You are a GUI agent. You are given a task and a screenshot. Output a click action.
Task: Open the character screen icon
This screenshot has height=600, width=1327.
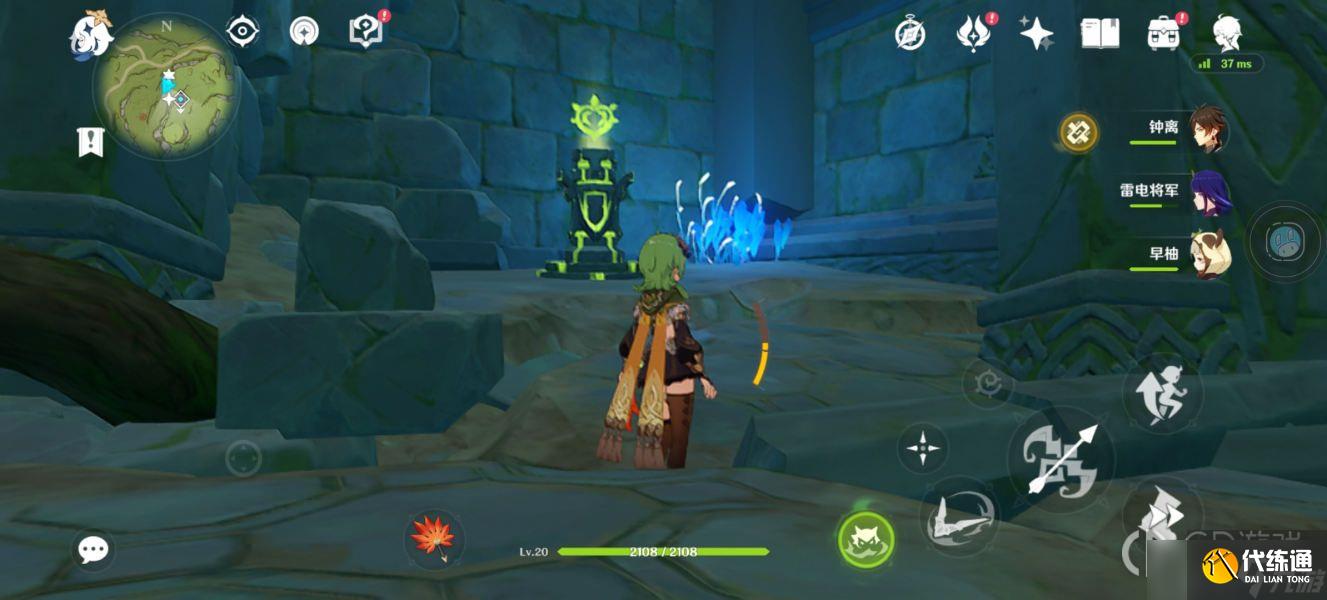click(1228, 33)
